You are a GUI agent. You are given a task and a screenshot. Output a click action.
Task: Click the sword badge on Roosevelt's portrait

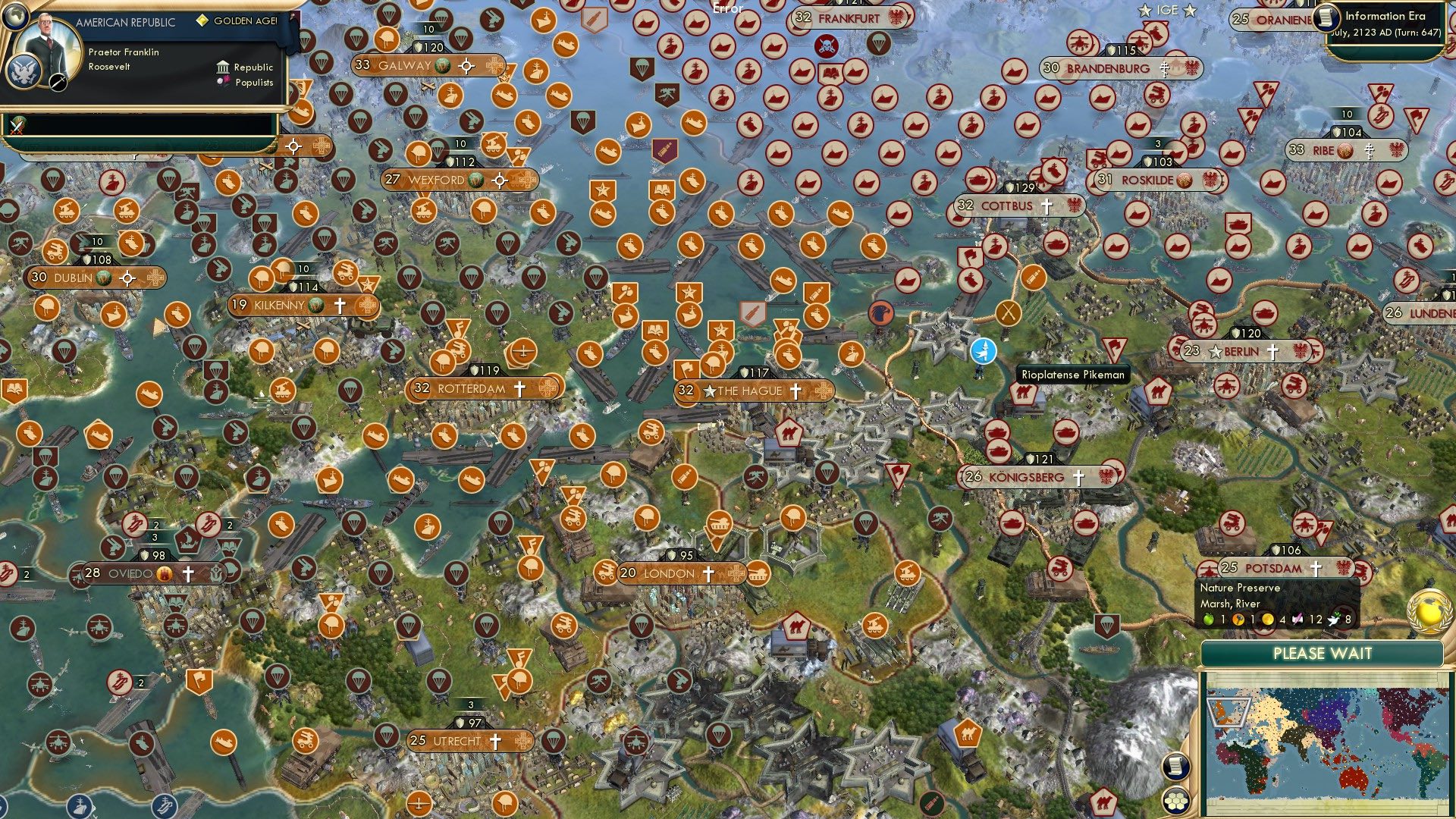[x=58, y=83]
